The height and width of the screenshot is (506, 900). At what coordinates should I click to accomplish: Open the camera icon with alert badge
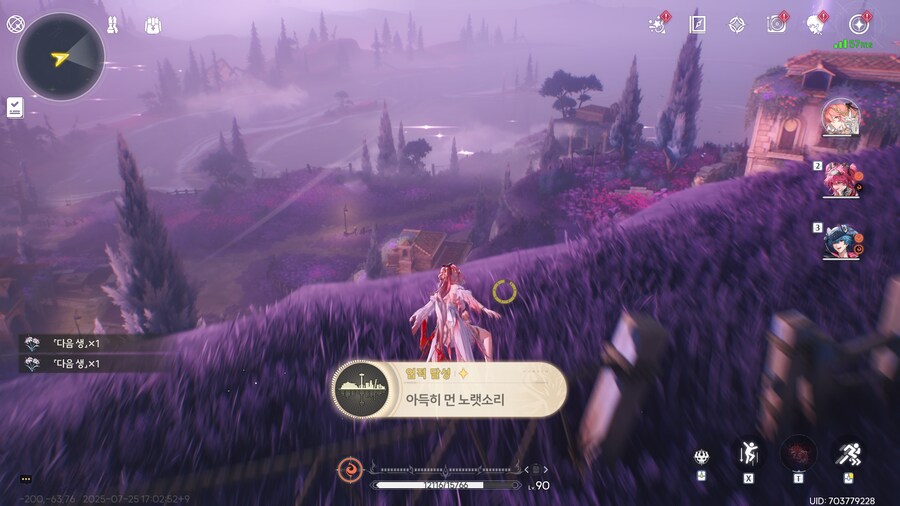(x=776, y=25)
